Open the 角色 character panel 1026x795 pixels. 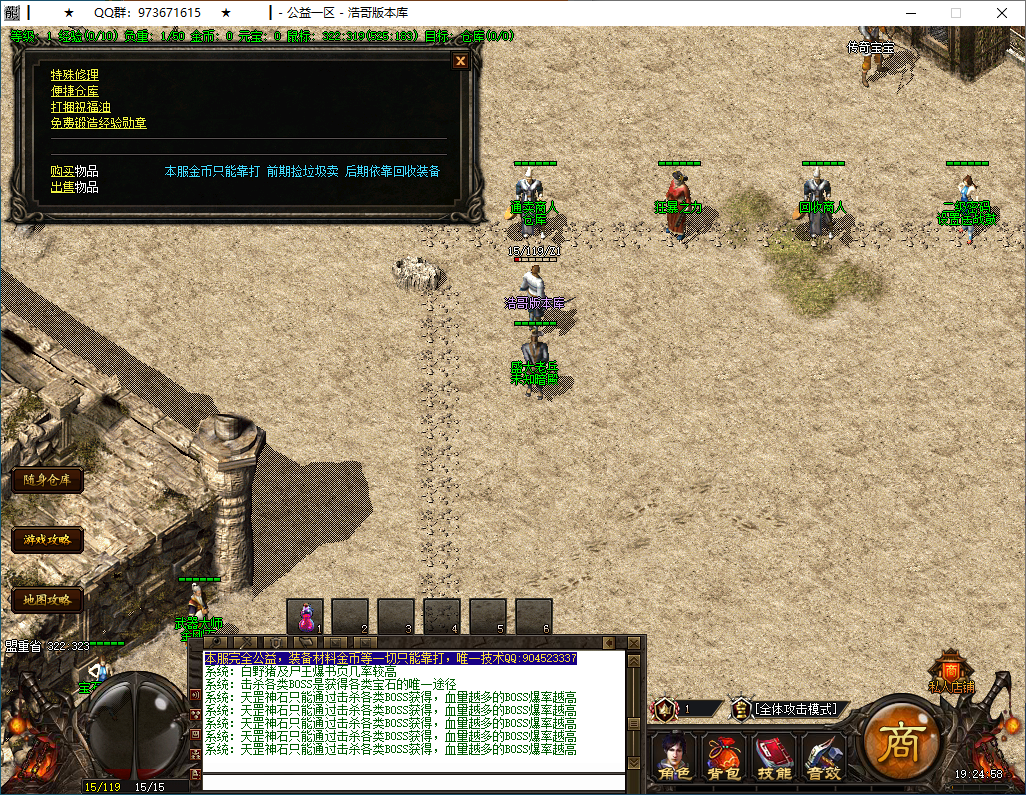tap(674, 758)
